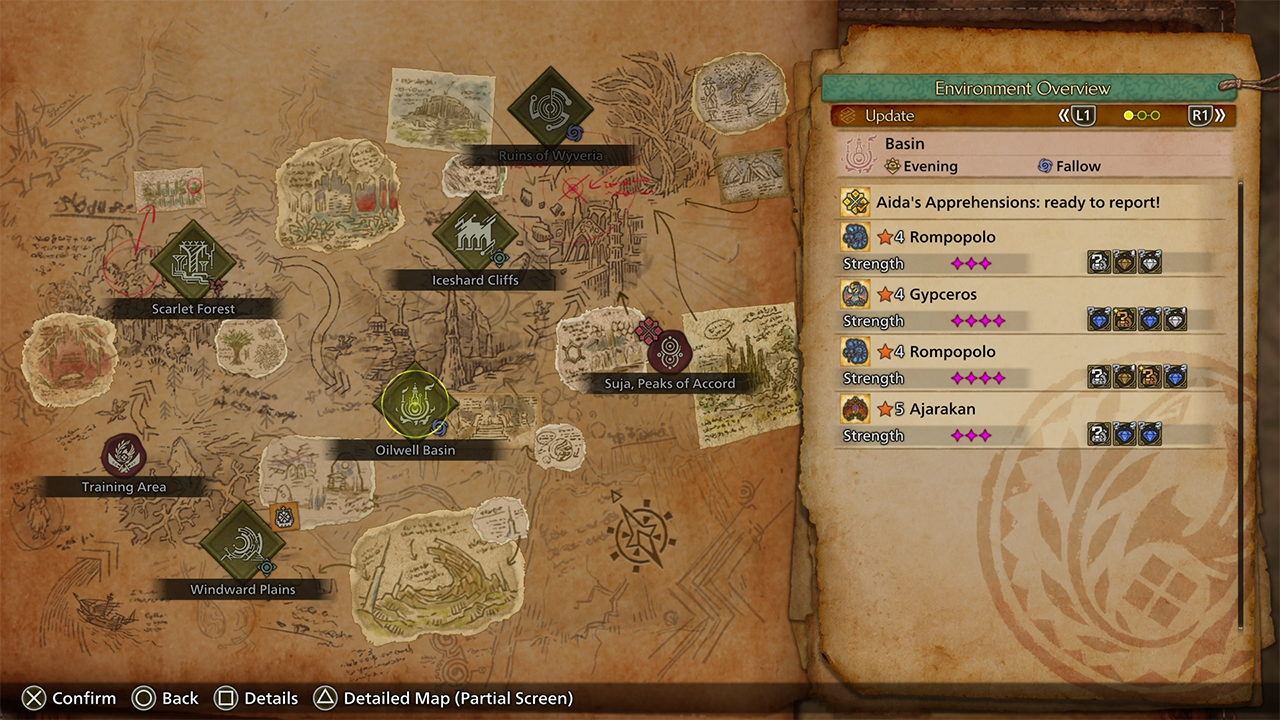
Task: Select the Oilwell Basin location
Action: coord(414,404)
